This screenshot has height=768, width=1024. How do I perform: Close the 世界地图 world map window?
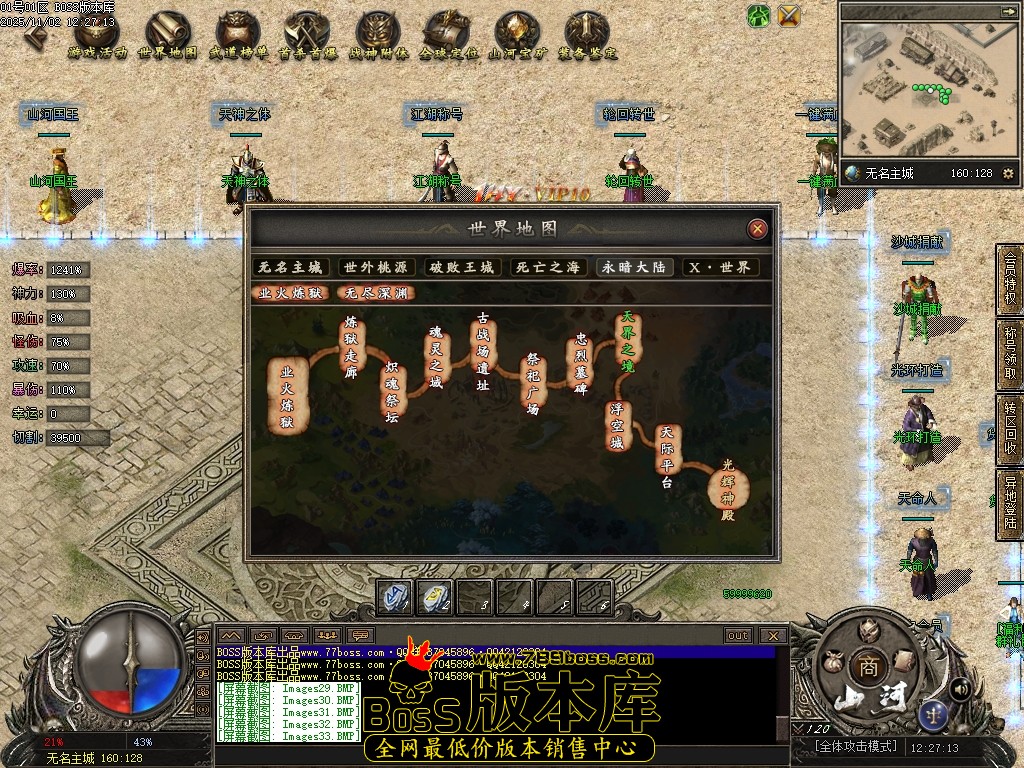point(758,229)
